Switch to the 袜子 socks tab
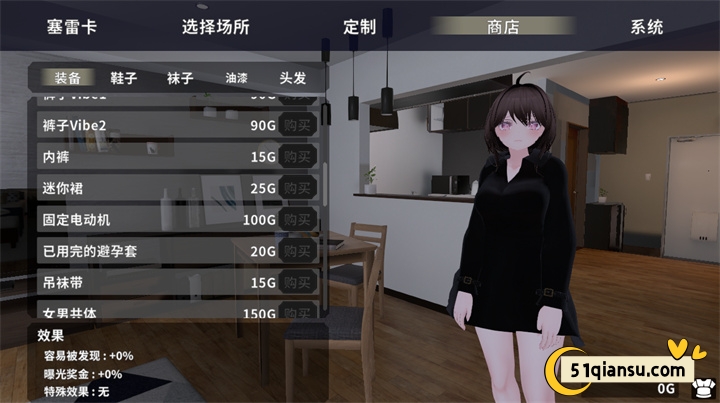This screenshot has width=720, height=403. pyautogui.click(x=180, y=77)
